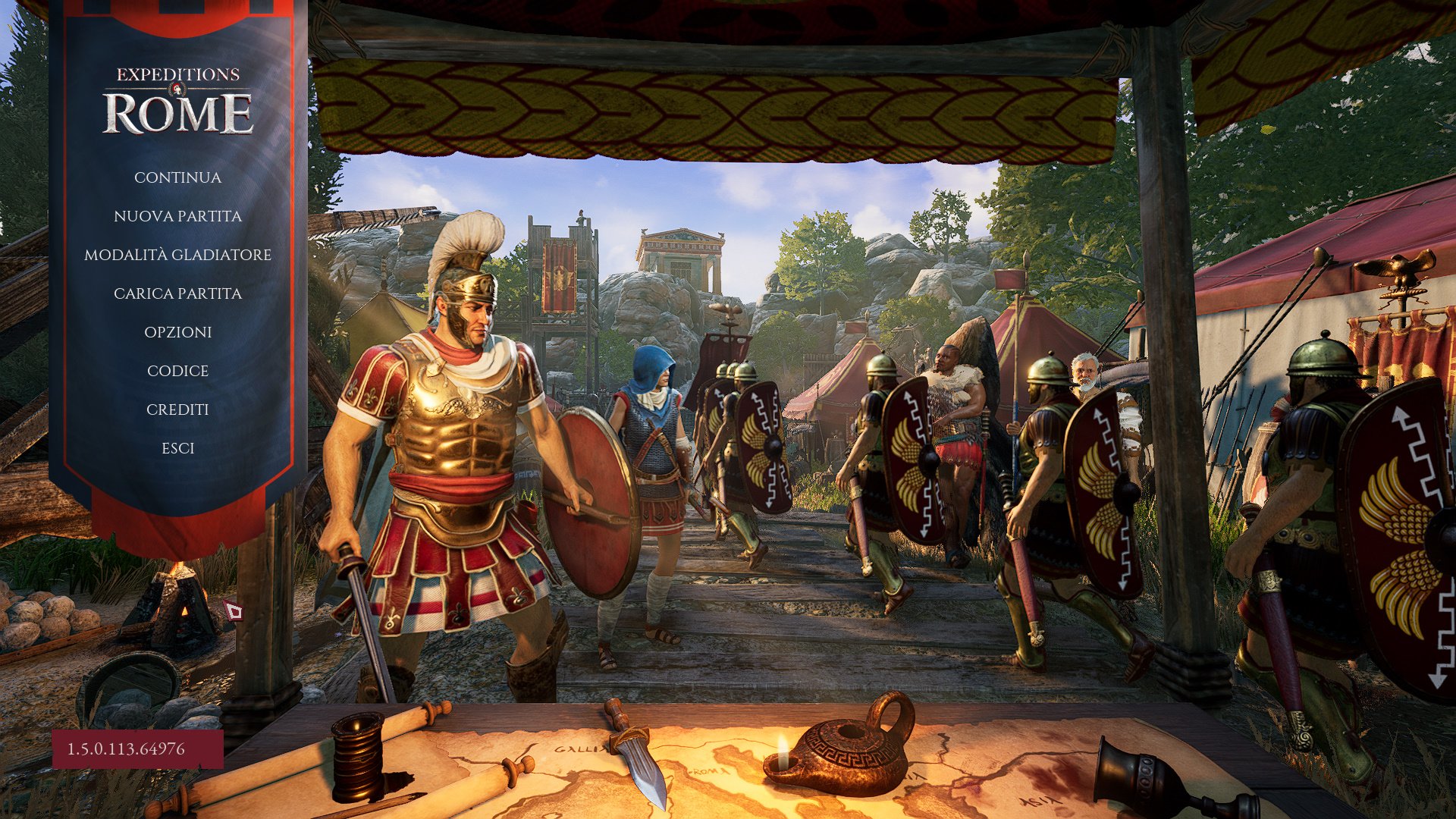Viewport: 1456px width, 819px height.
Task: Click Esci to quit the game
Action: [x=177, y=448]
